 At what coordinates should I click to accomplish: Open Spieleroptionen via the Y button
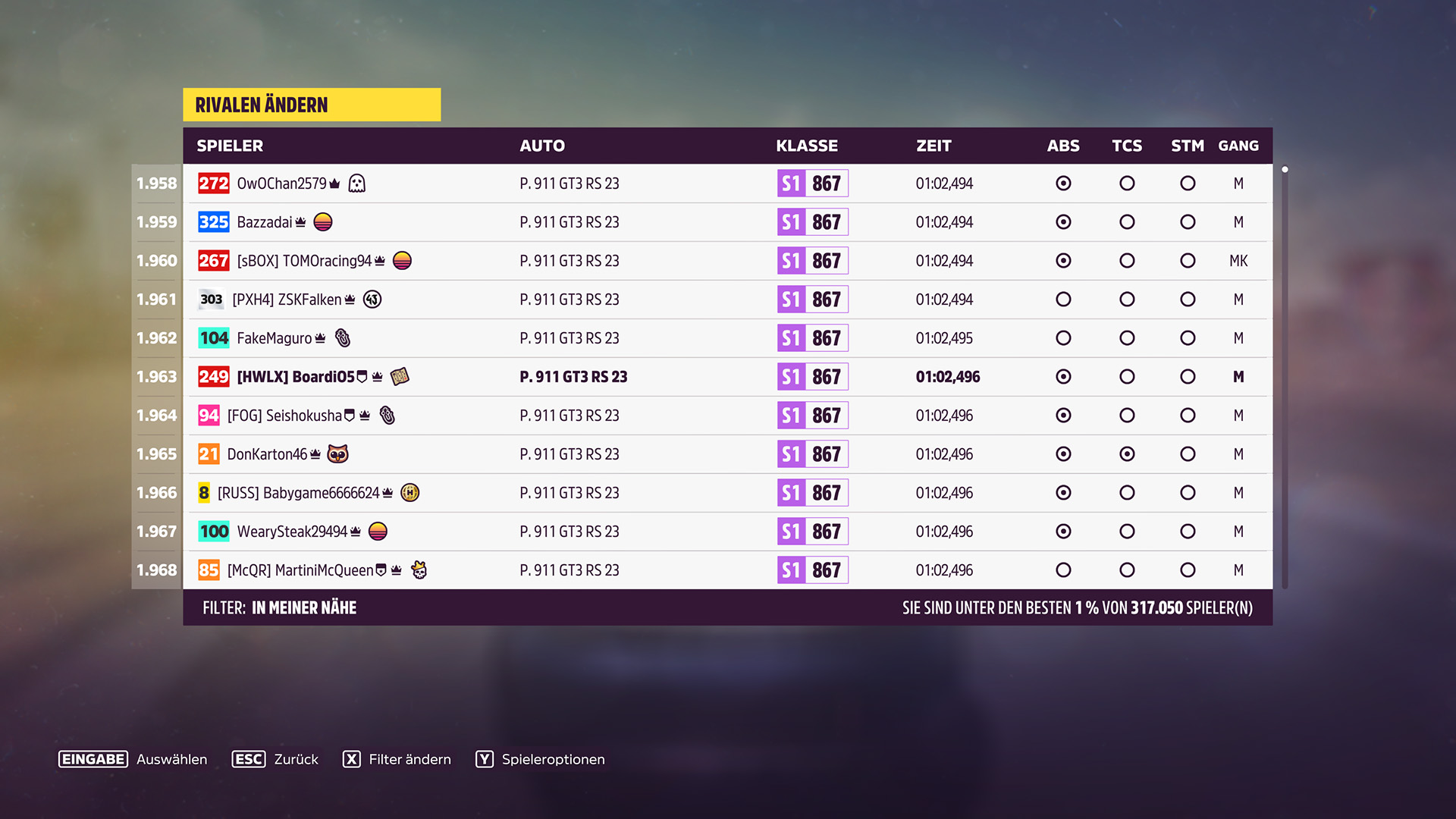point(483,759)
